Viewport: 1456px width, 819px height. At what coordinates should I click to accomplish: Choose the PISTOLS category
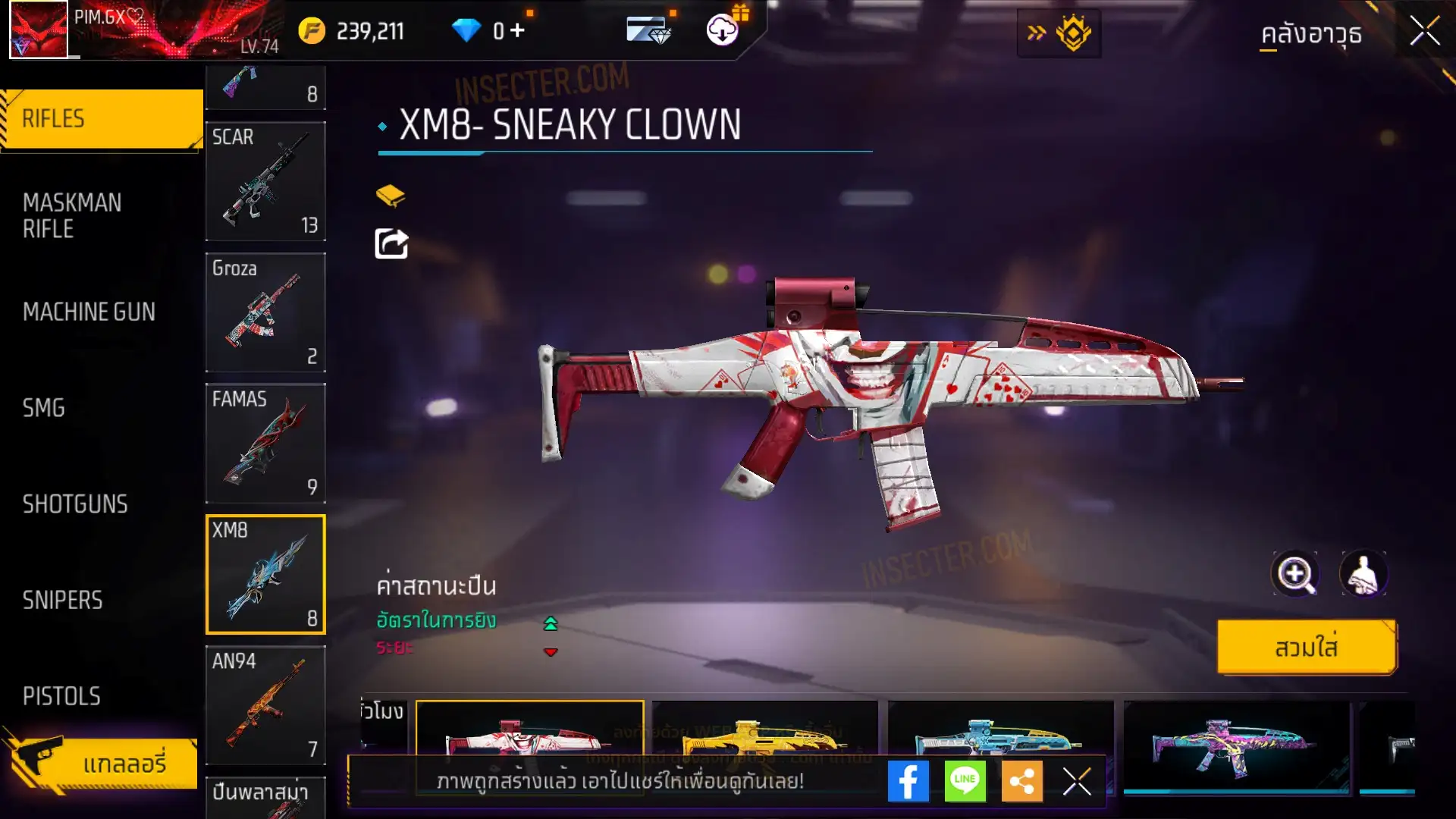[61, 696]
